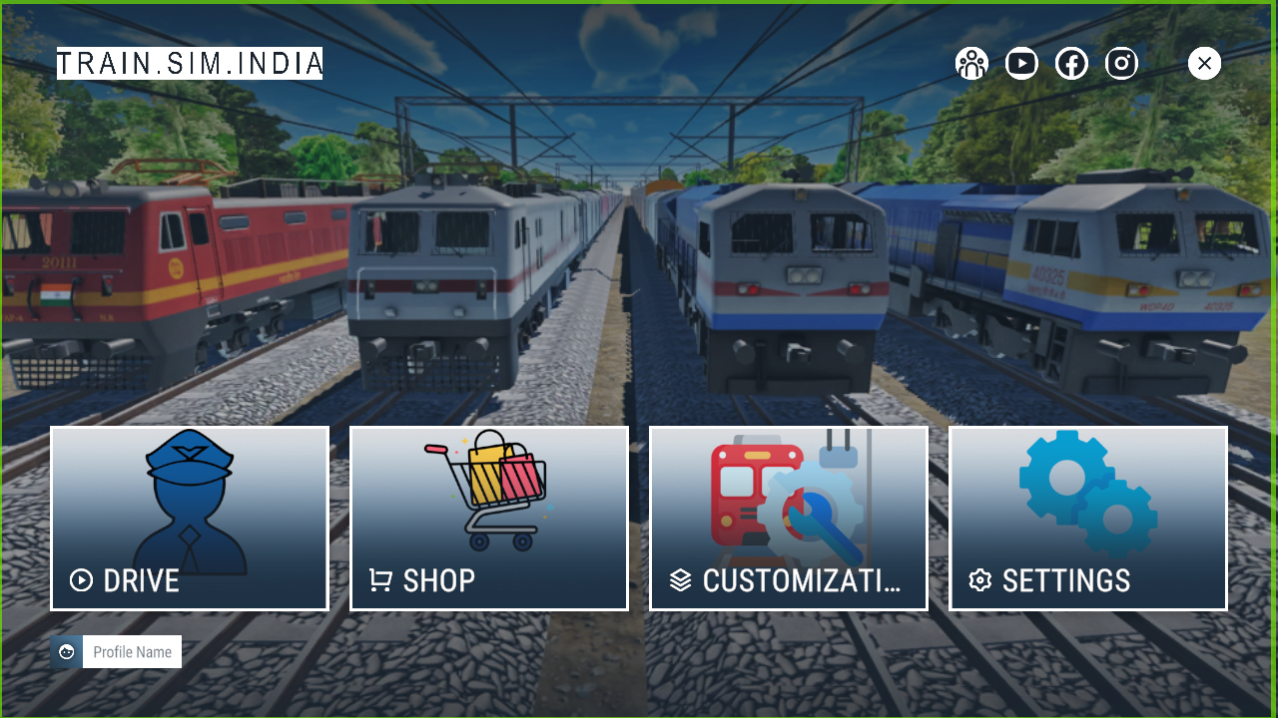Image resolution: width=1278 pixels, height=718 pixels.
Task: Select the profile avatar icon
Action: pyautogui.click(x=67, y=652)
